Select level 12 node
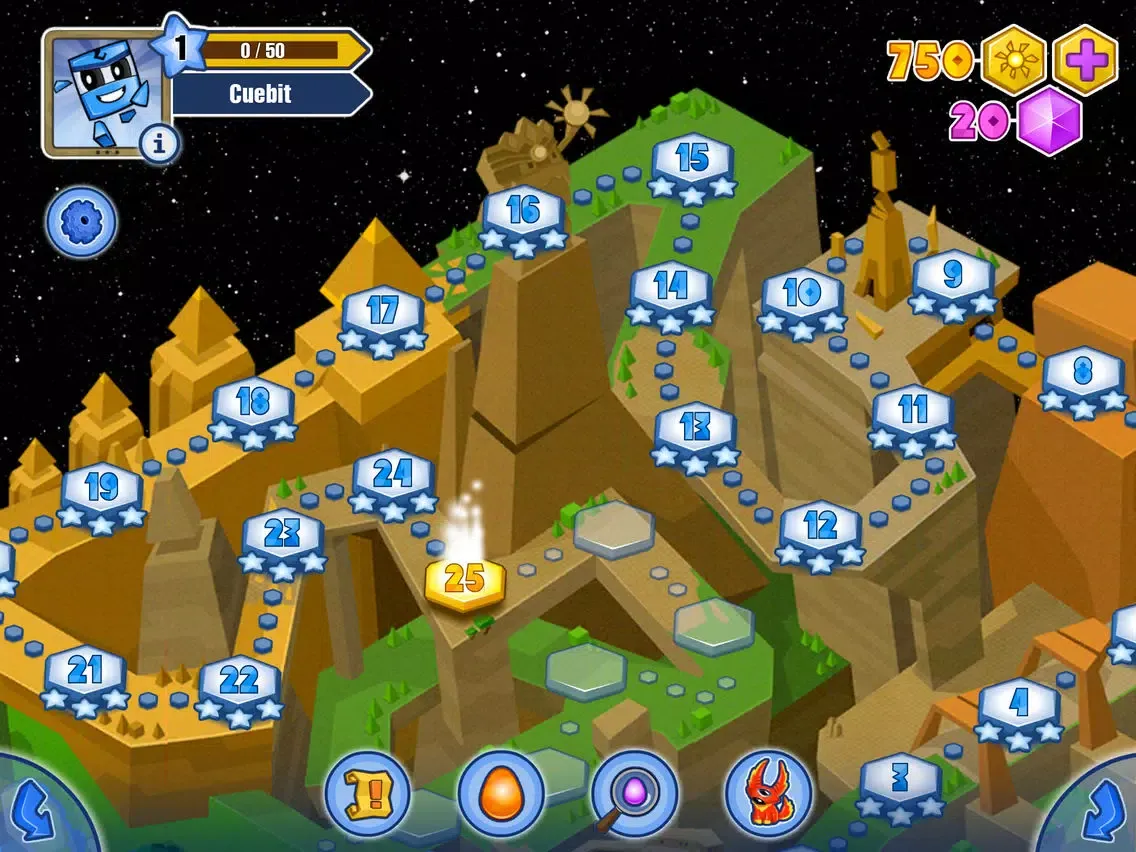The image size is (1136, 852). point(820,531)
